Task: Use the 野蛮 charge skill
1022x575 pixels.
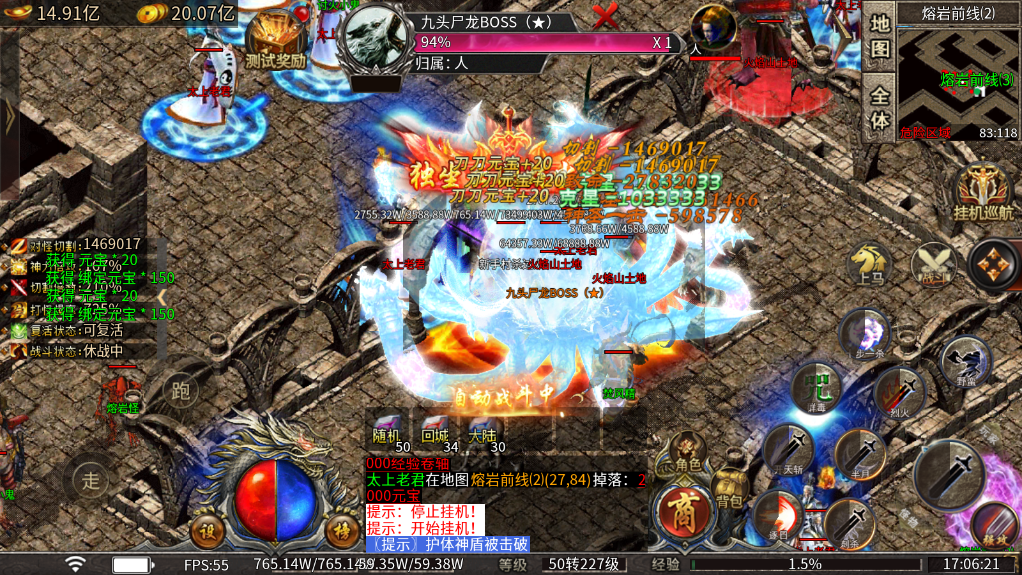Action: [x=965, y=361]
